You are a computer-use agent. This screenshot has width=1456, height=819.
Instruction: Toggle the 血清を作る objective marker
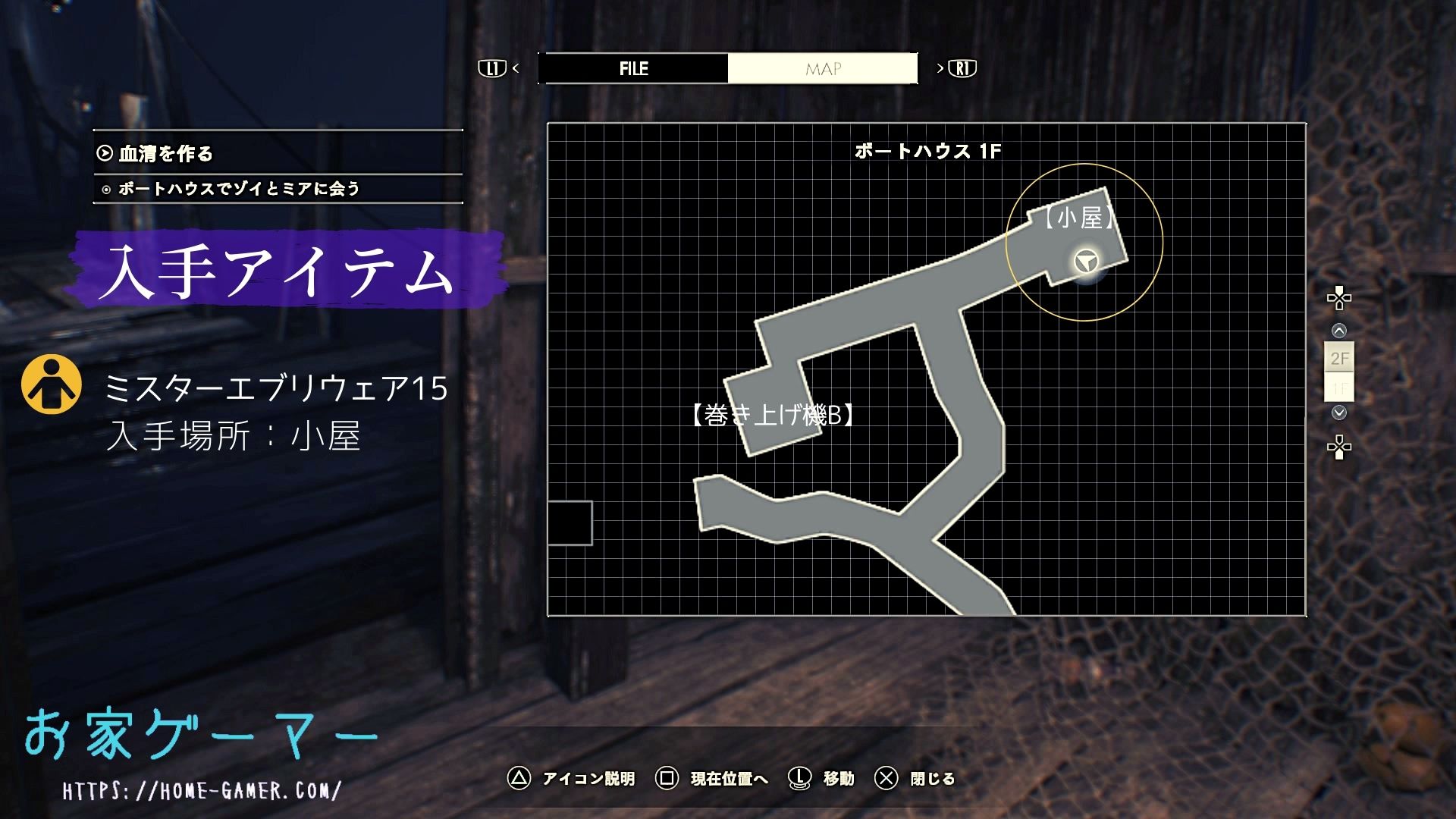pyautogui.click(x=104, y=155)
